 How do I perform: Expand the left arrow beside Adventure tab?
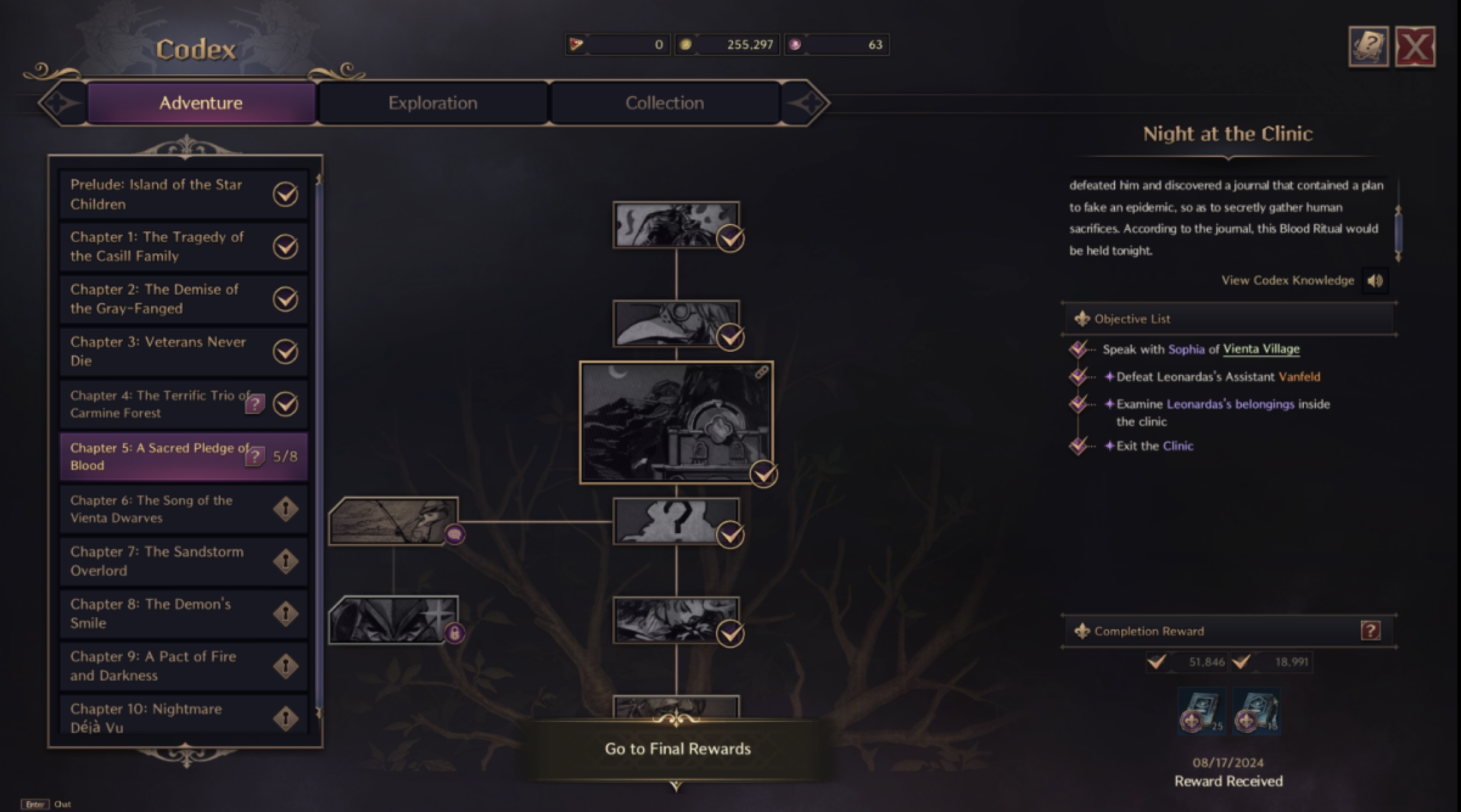60,101
